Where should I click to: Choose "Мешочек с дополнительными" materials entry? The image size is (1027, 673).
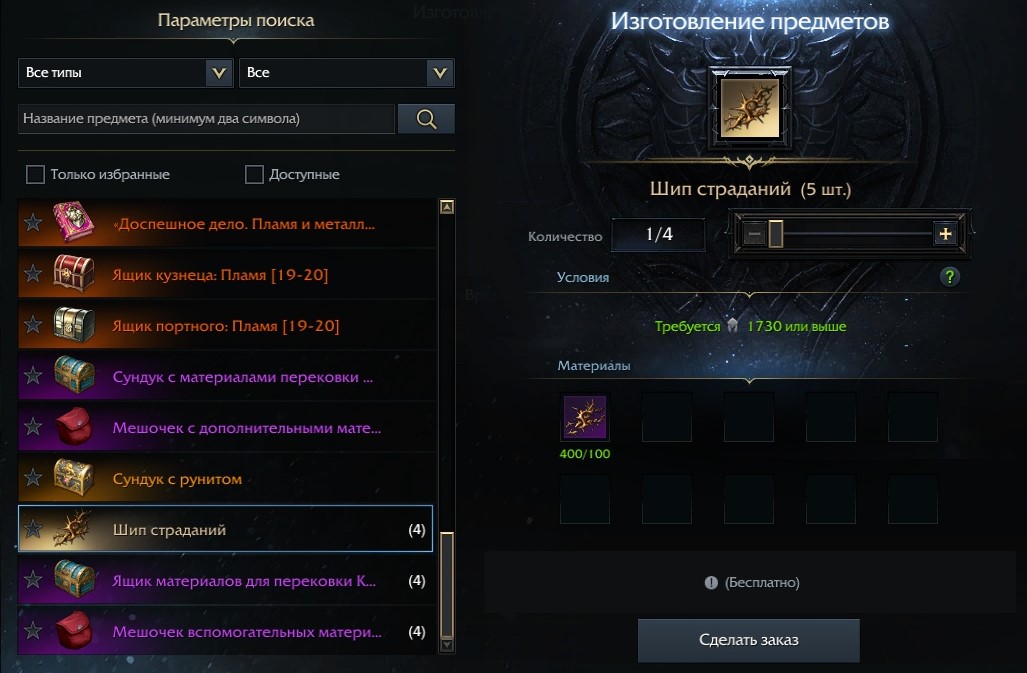click(x=246, y=428)
